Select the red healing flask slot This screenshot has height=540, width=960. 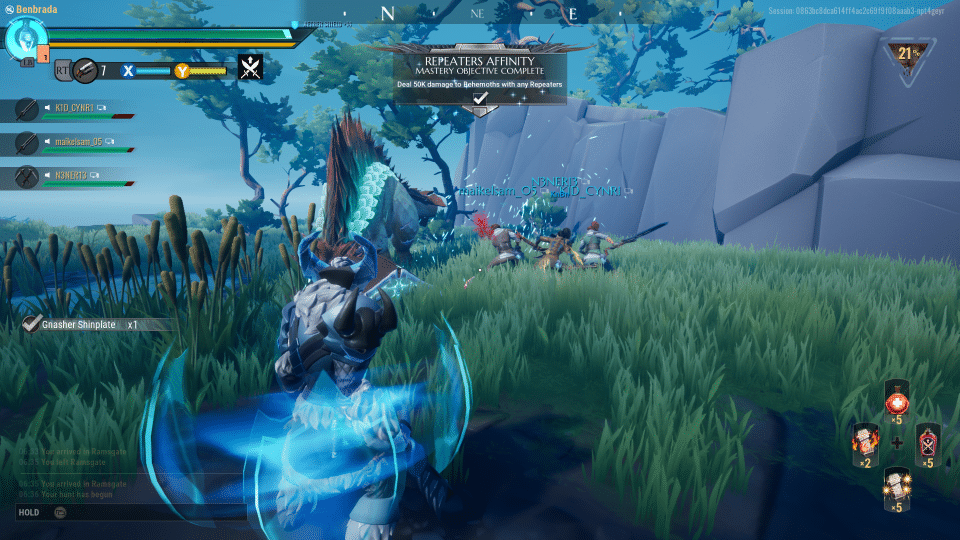pos(897,401)
